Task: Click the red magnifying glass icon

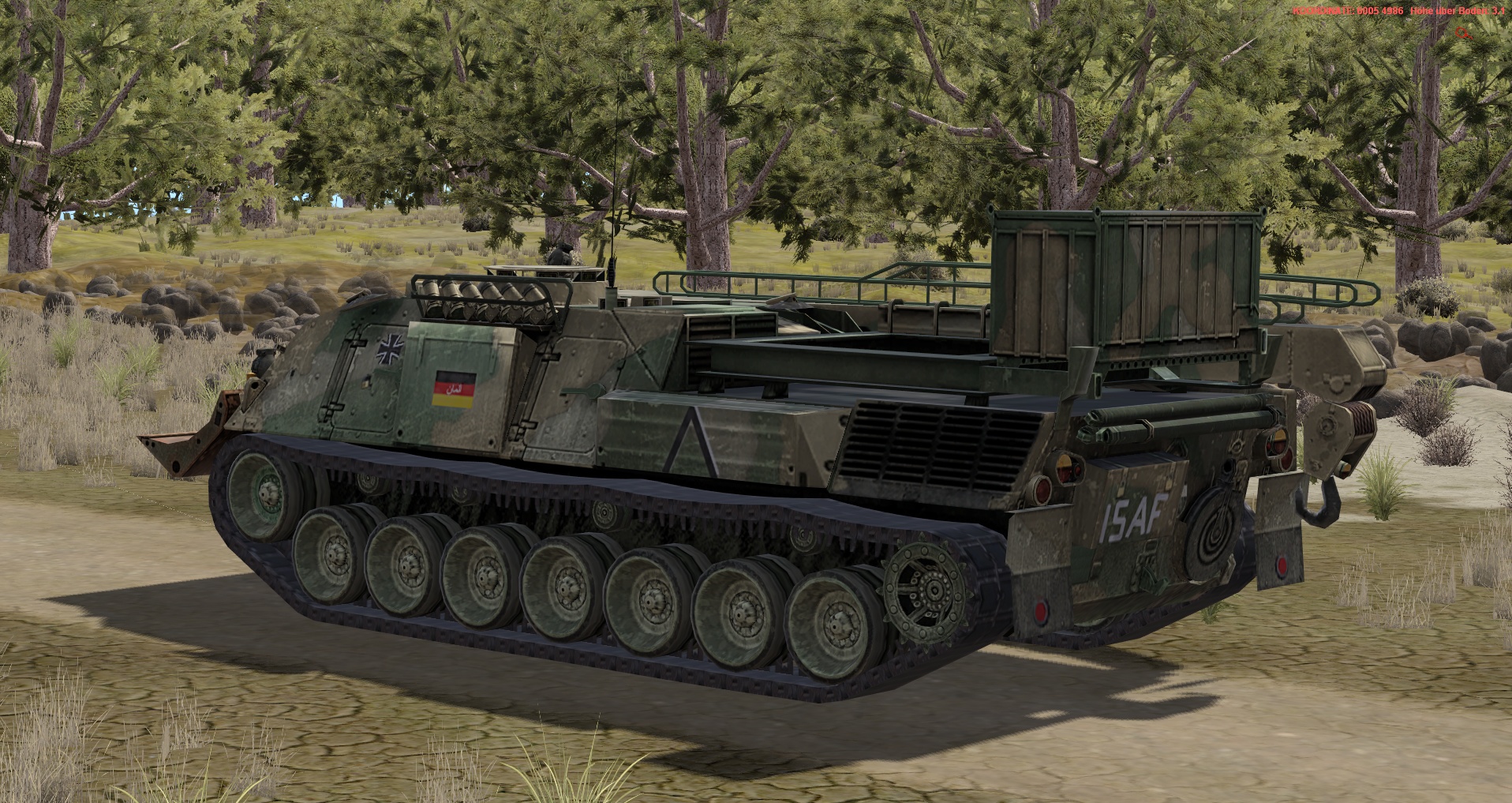Action: 1462,32
